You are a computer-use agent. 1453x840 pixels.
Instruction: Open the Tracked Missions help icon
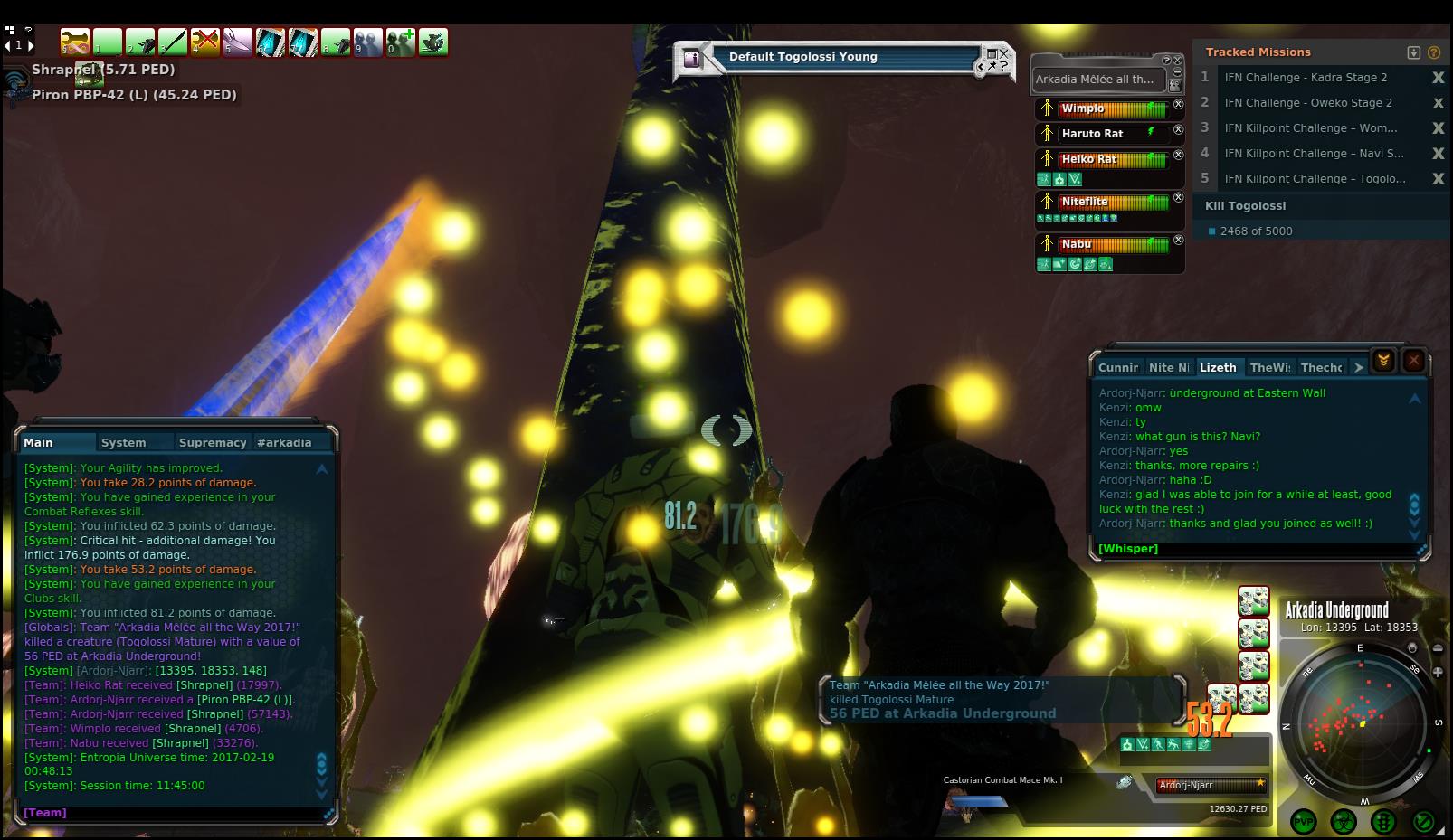[x=1434, y=52]
